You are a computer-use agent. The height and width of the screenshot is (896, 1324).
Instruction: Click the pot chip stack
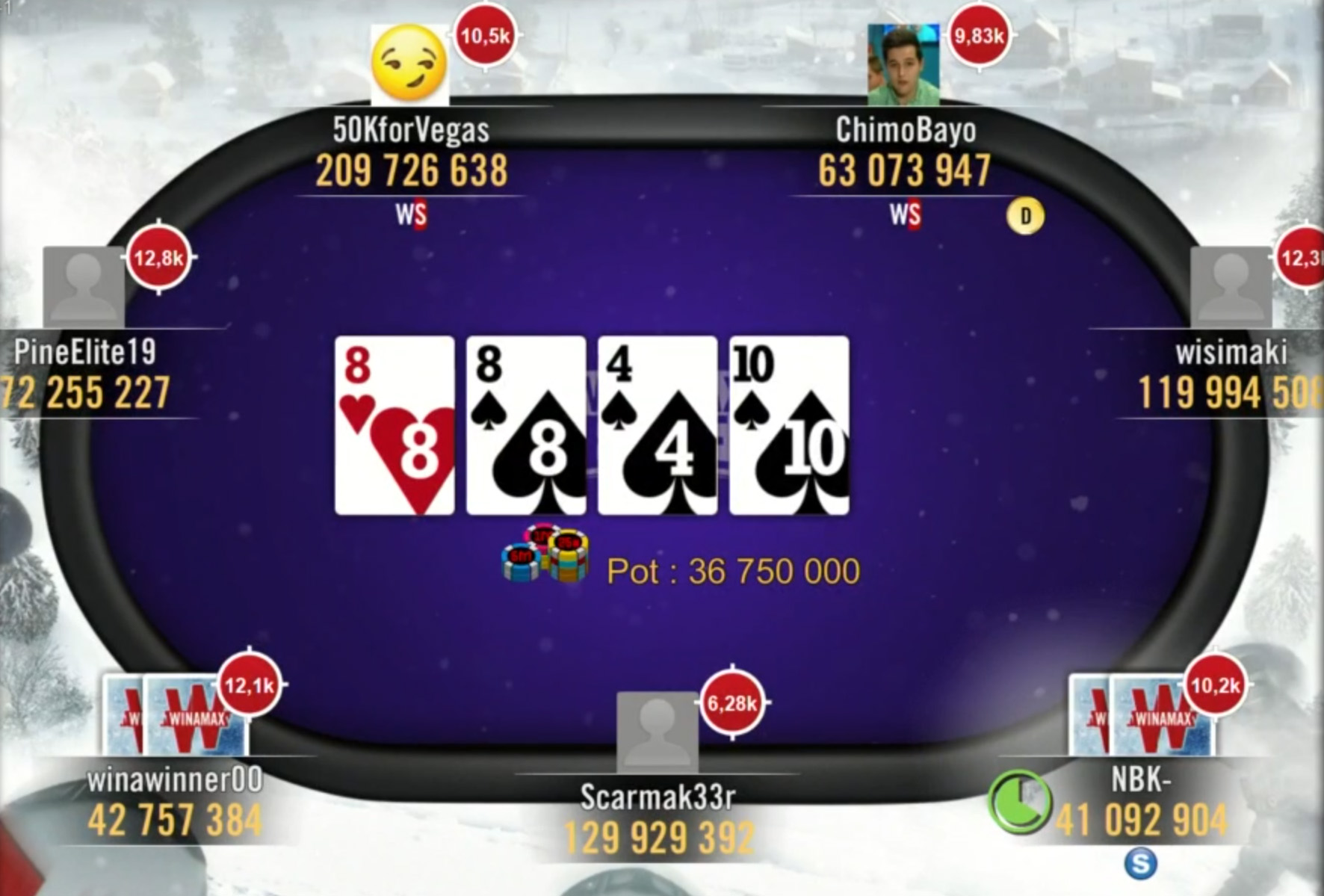[546, 555]
